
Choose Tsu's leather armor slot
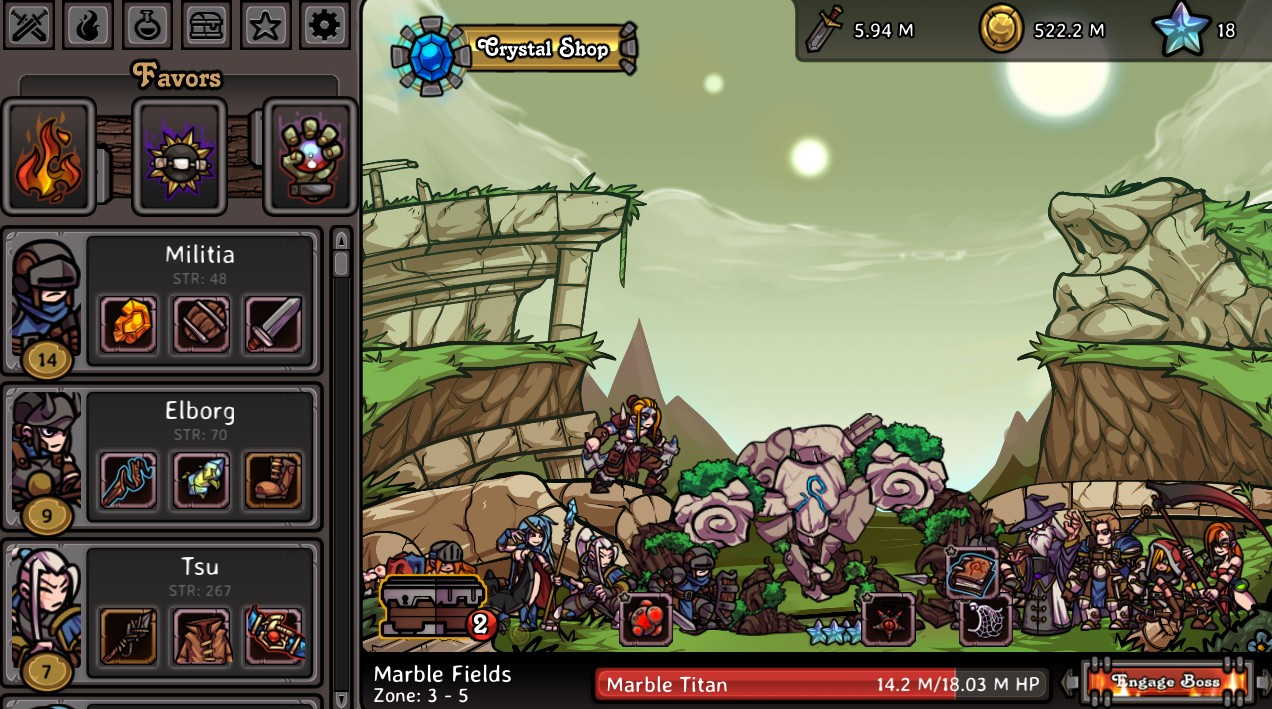point(201,635)
